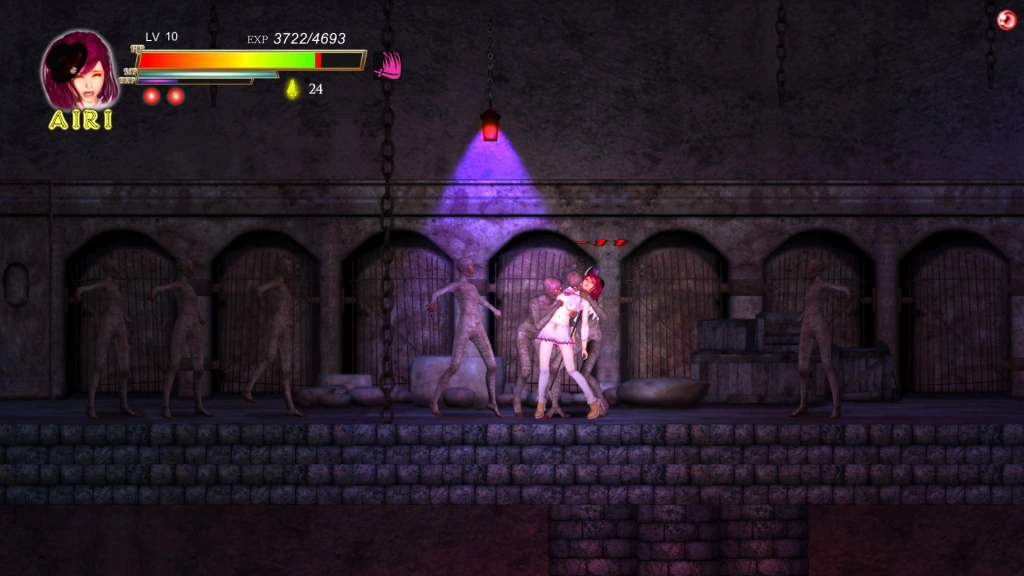The height and width of the screenshot is (576, 1024).
Task: Click the red swirl orb icon
Action: [1006, 20]
